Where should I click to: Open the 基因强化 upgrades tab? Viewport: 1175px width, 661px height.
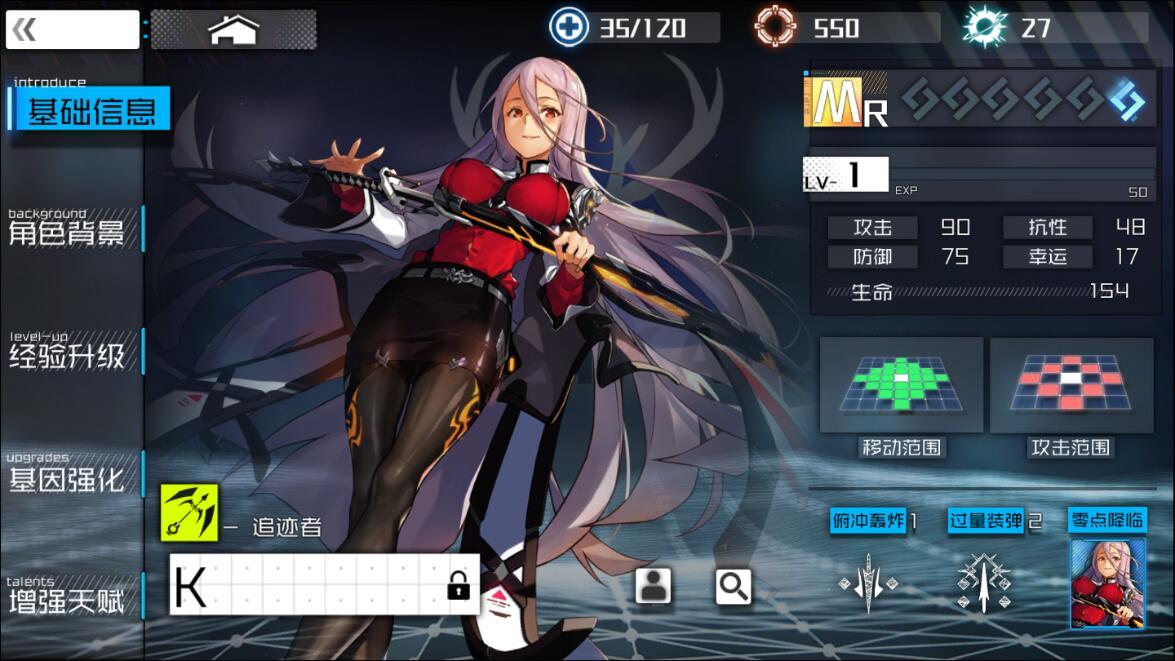tap(68, 478)
